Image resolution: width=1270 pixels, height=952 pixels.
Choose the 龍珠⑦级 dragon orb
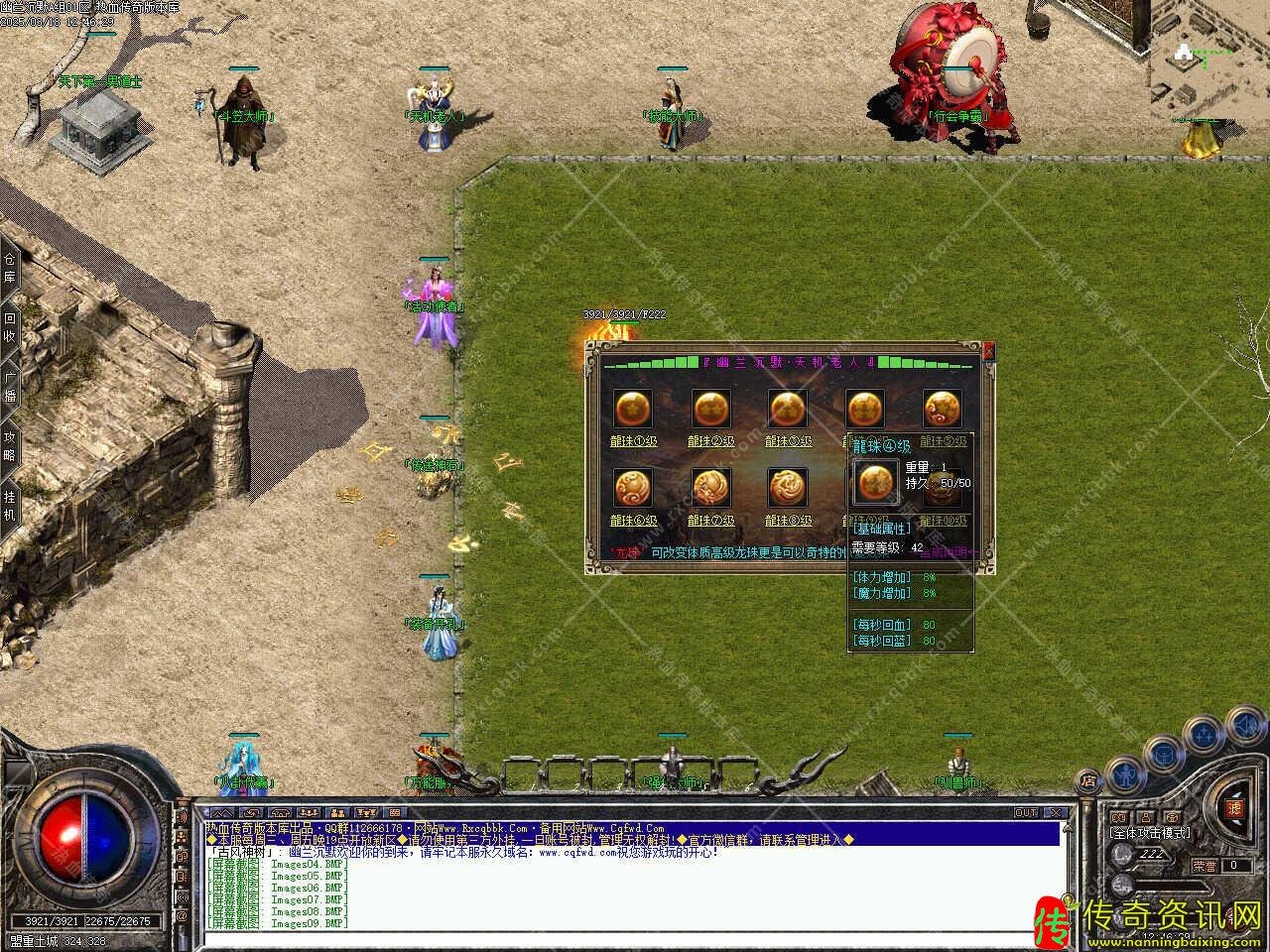[x=710, y=488]
